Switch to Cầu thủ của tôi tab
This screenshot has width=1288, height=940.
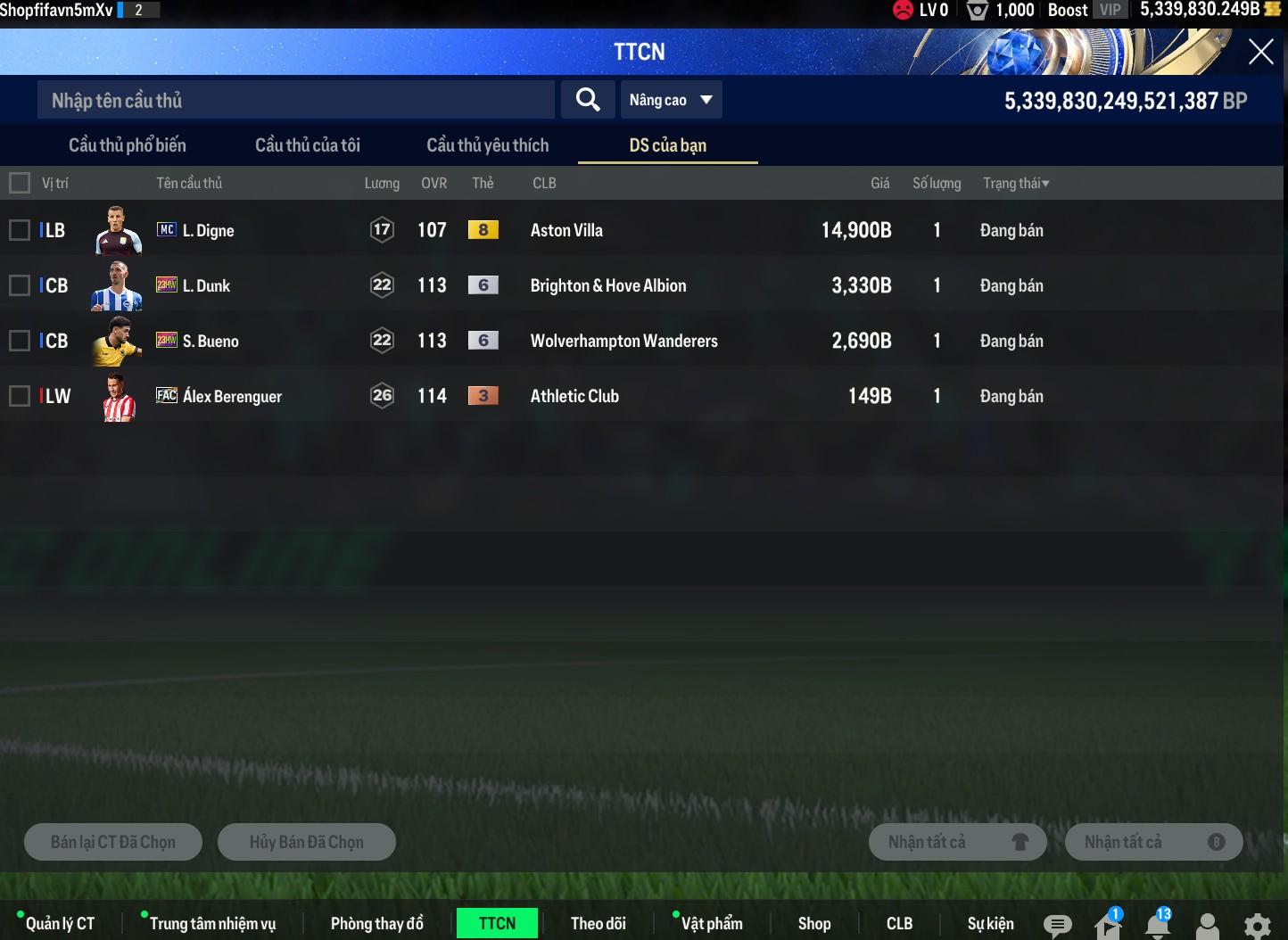[308, 145]
